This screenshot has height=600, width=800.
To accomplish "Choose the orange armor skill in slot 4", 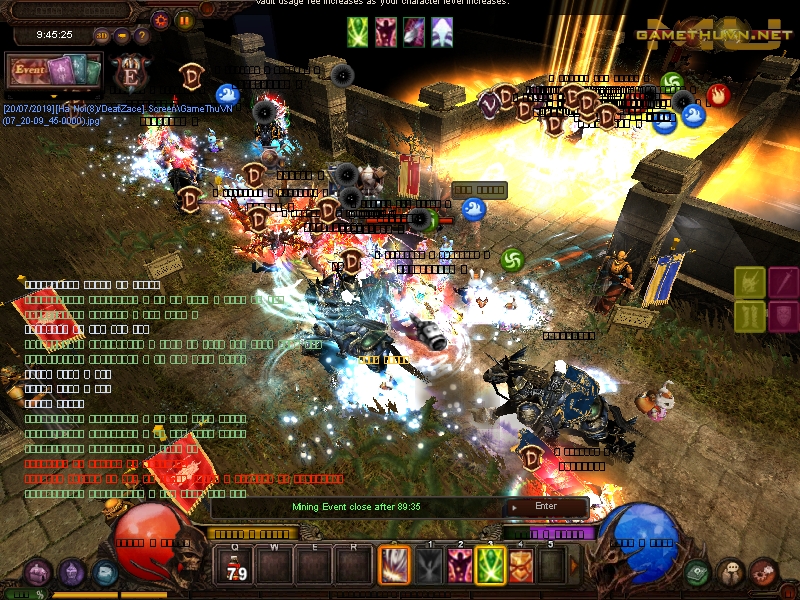I will click(x=521, y=567).
